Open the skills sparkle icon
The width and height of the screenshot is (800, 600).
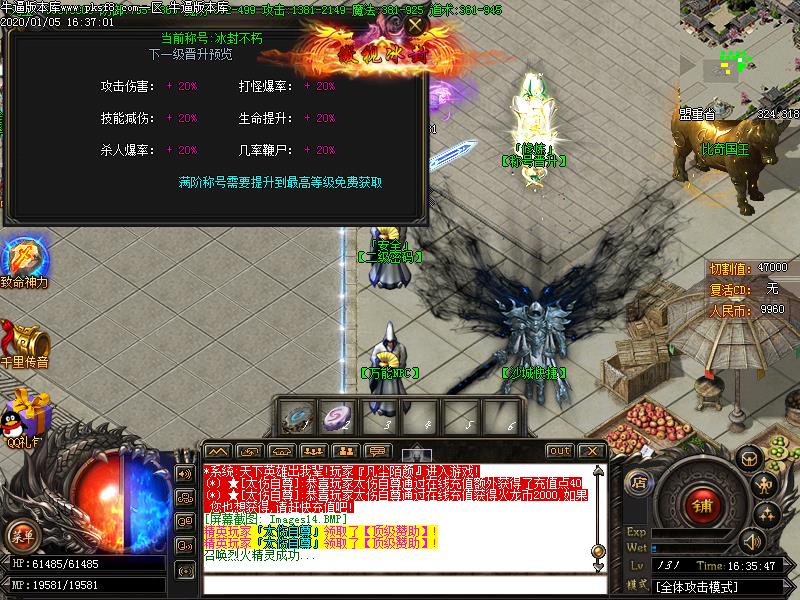(x=766, y=515)
